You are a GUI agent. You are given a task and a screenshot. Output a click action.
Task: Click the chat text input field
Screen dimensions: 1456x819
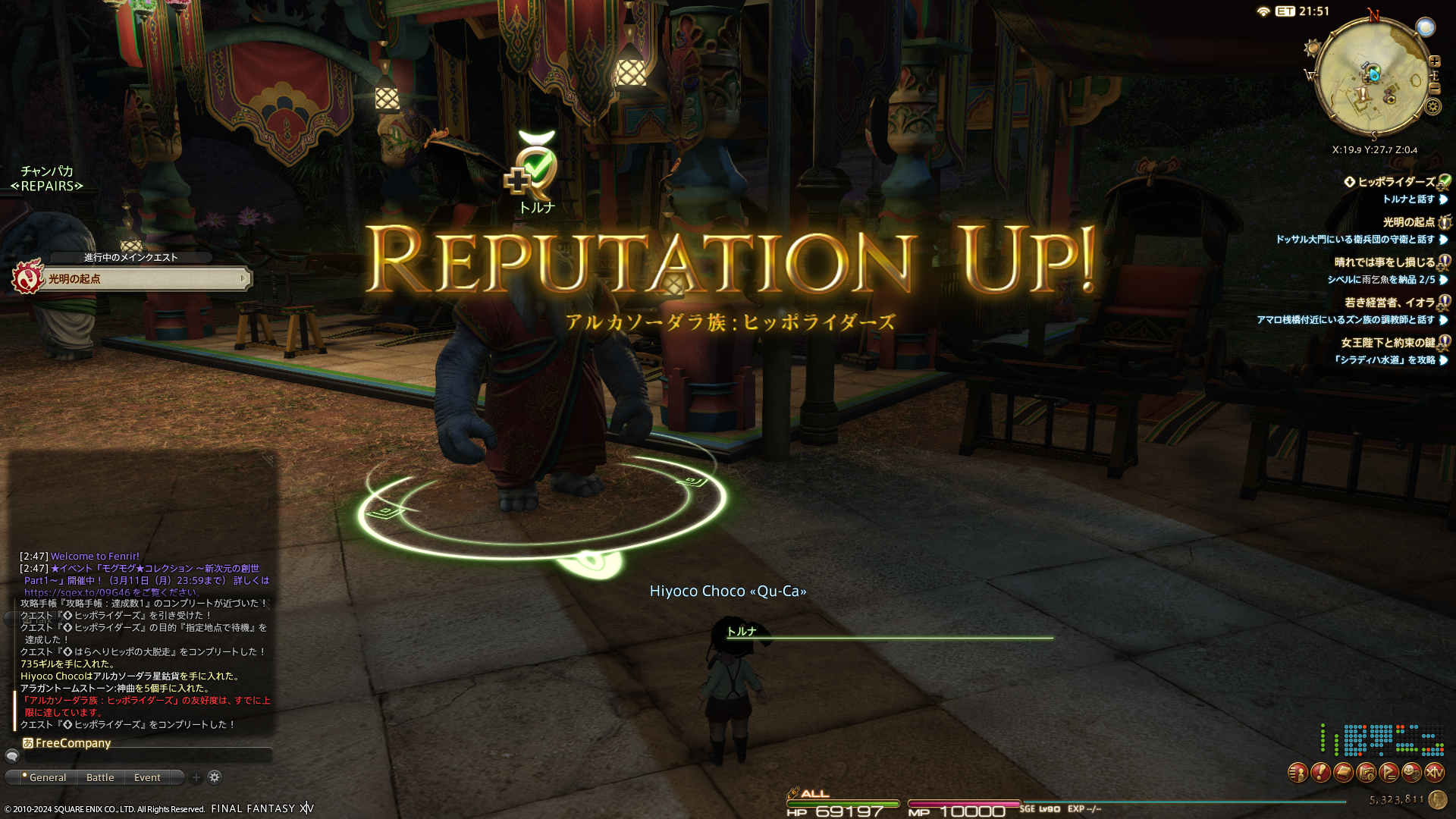coord(148,756)
